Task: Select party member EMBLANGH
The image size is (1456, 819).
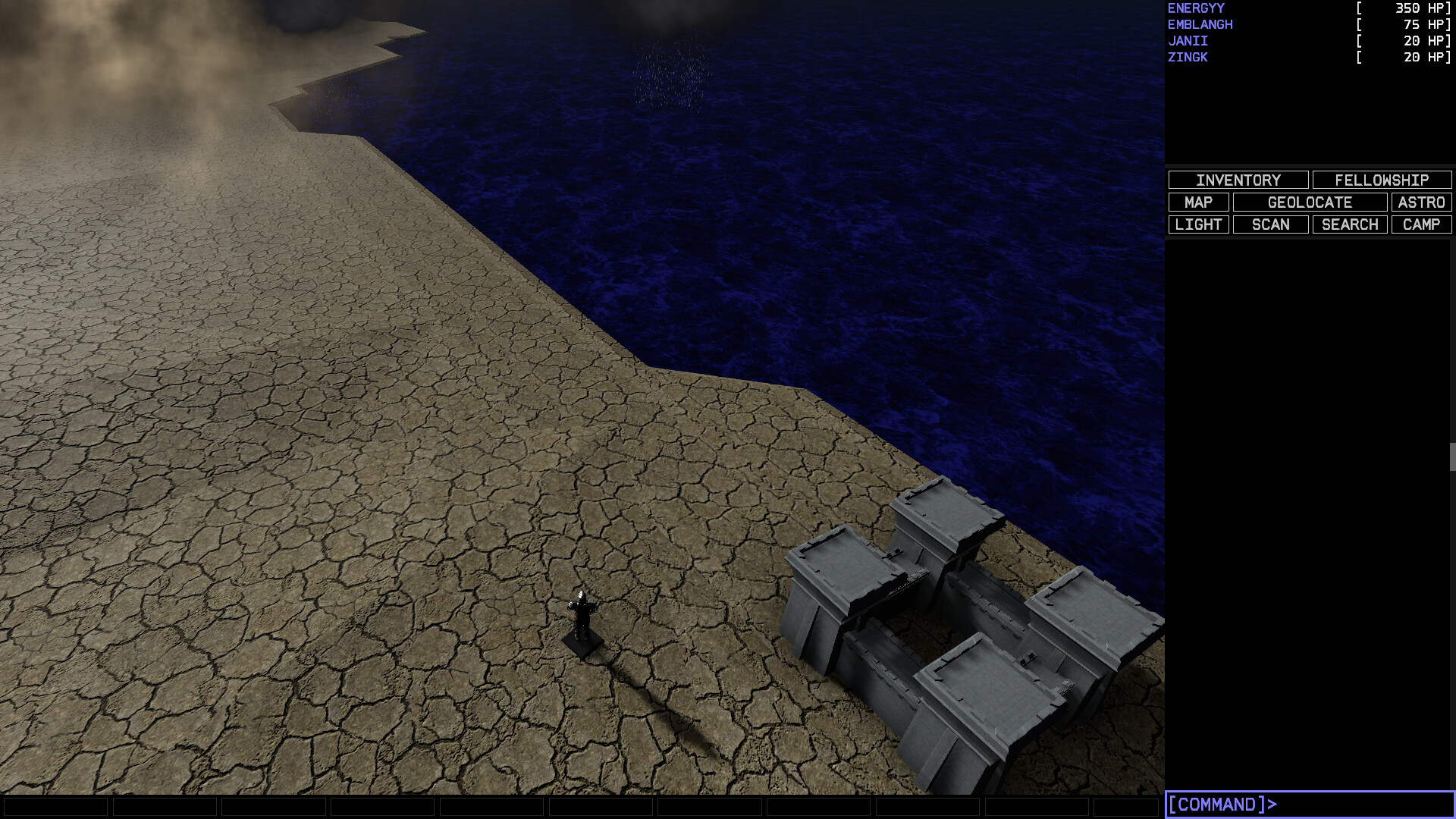Action: pyautogui.click(x=1200, y=24)
